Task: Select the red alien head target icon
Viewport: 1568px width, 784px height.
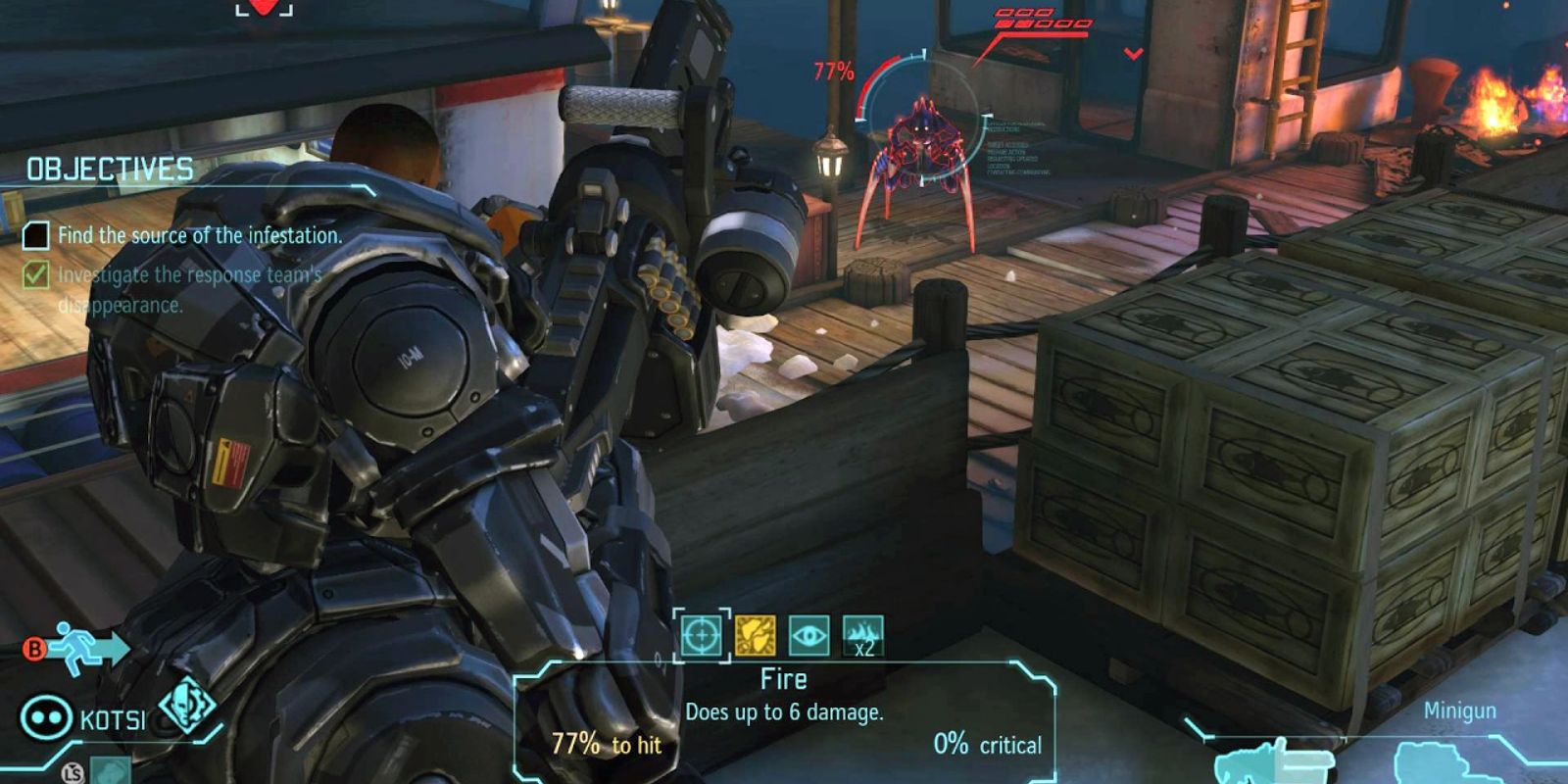Action: click(264, 8)
